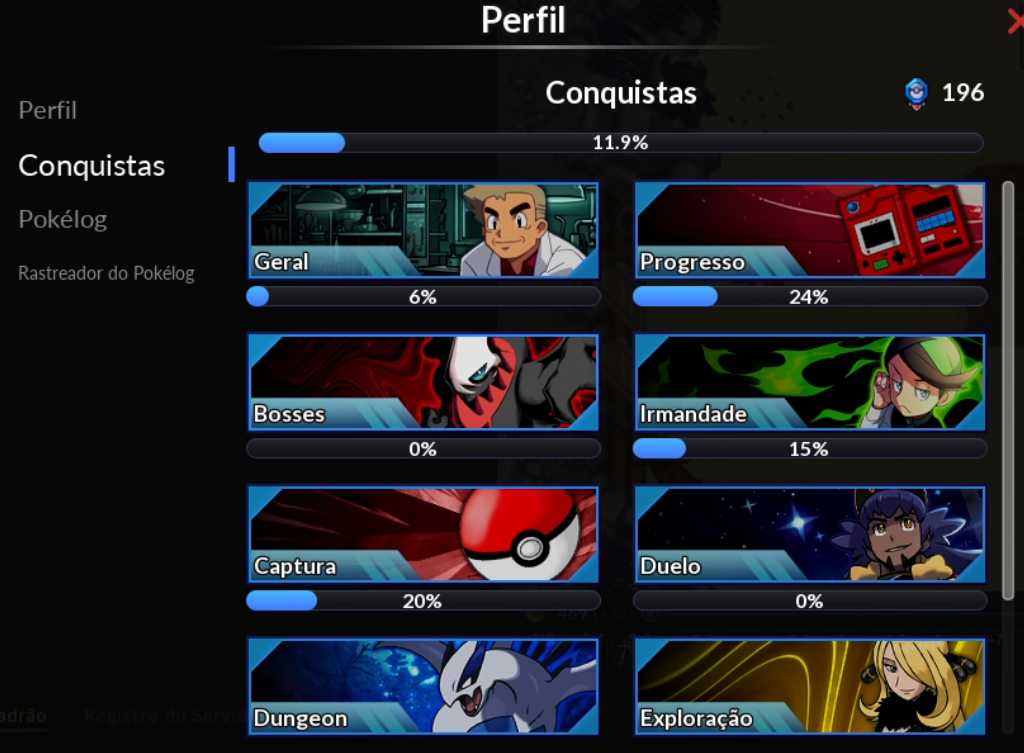The height and width of the screenshot is (753, 1024).
Task: Open the Dungeon achievements banner
Action: 422,686
